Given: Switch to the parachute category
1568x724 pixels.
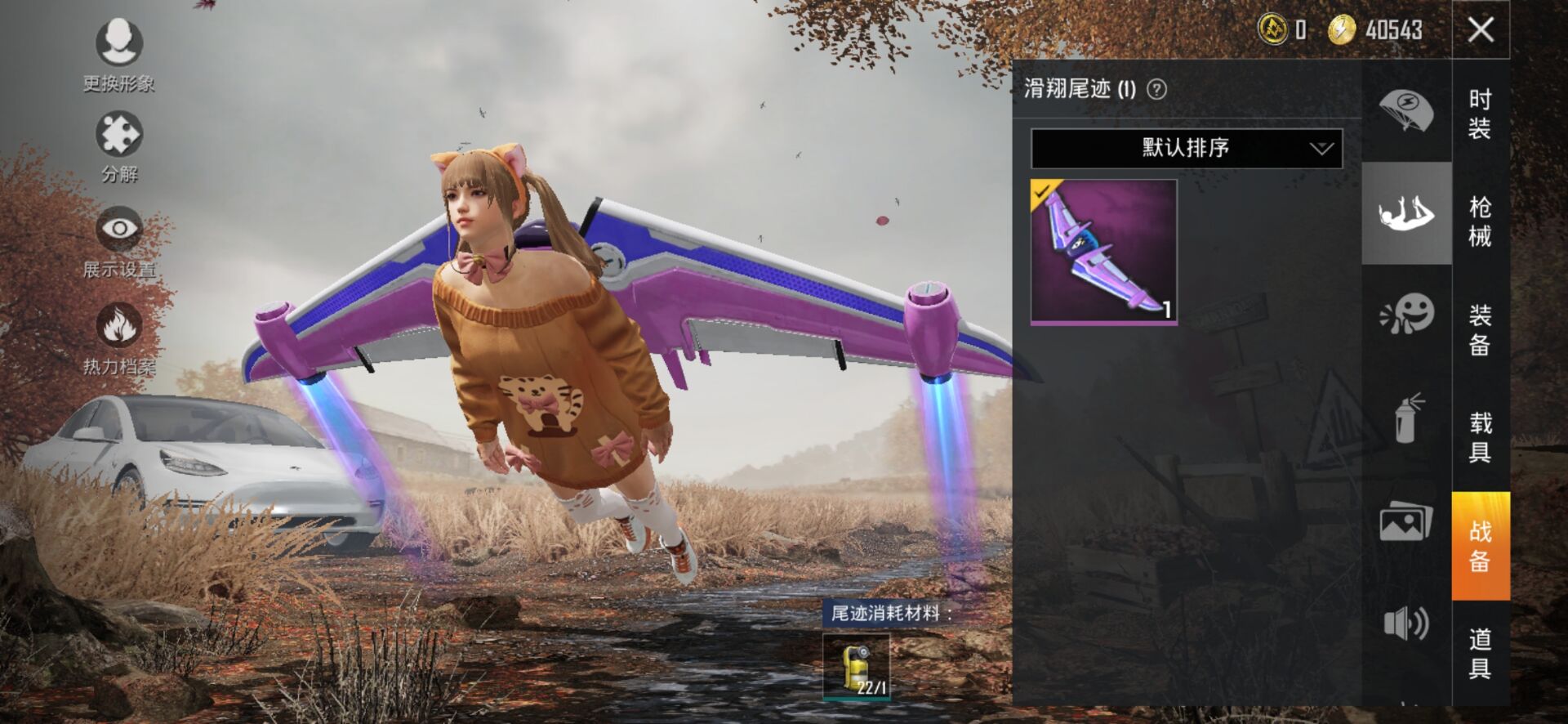Looking at the screenshot, I should click(x=1406, y=112).
